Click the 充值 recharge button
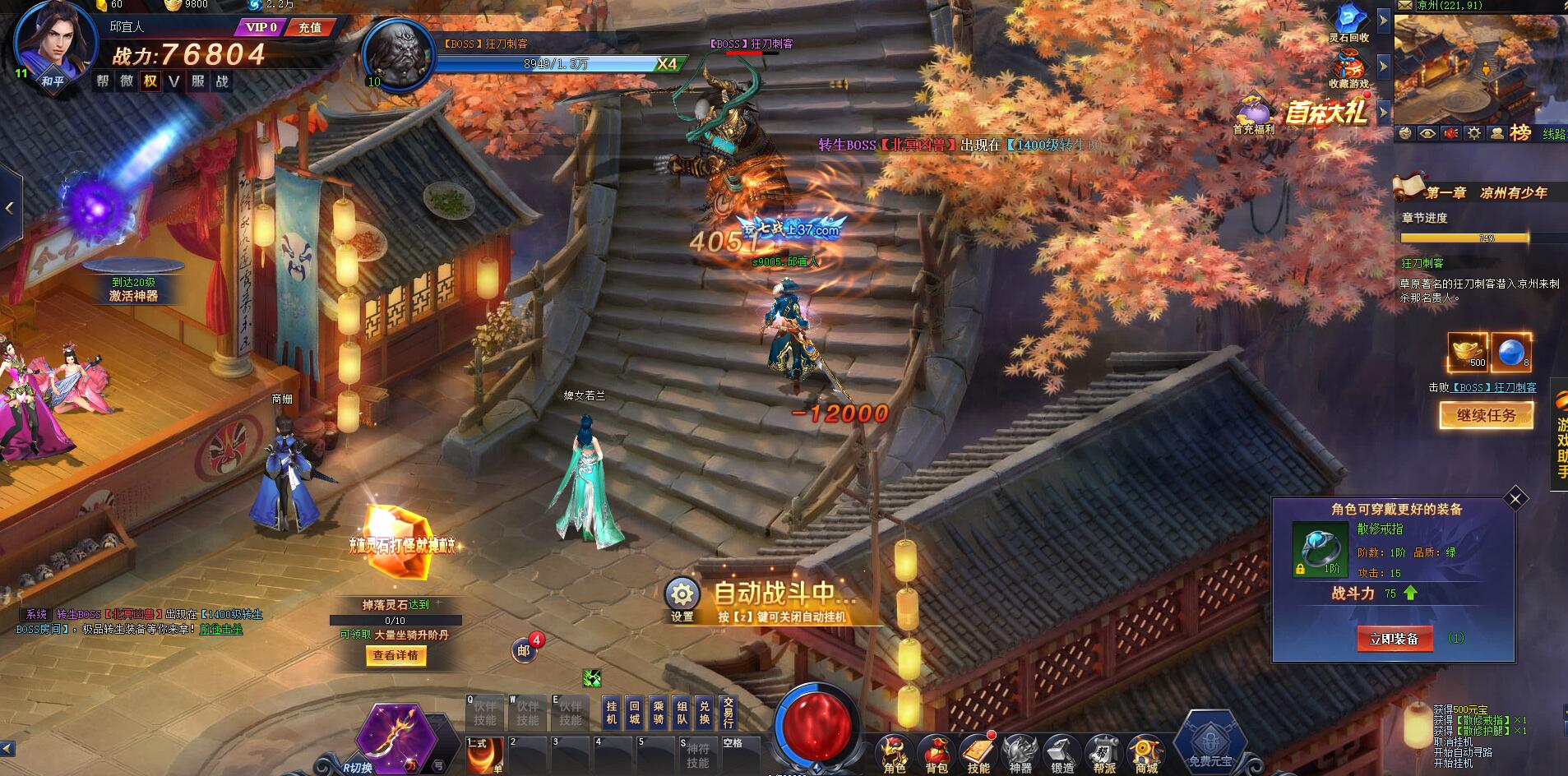1568x776 pixels. coord(310,27)
